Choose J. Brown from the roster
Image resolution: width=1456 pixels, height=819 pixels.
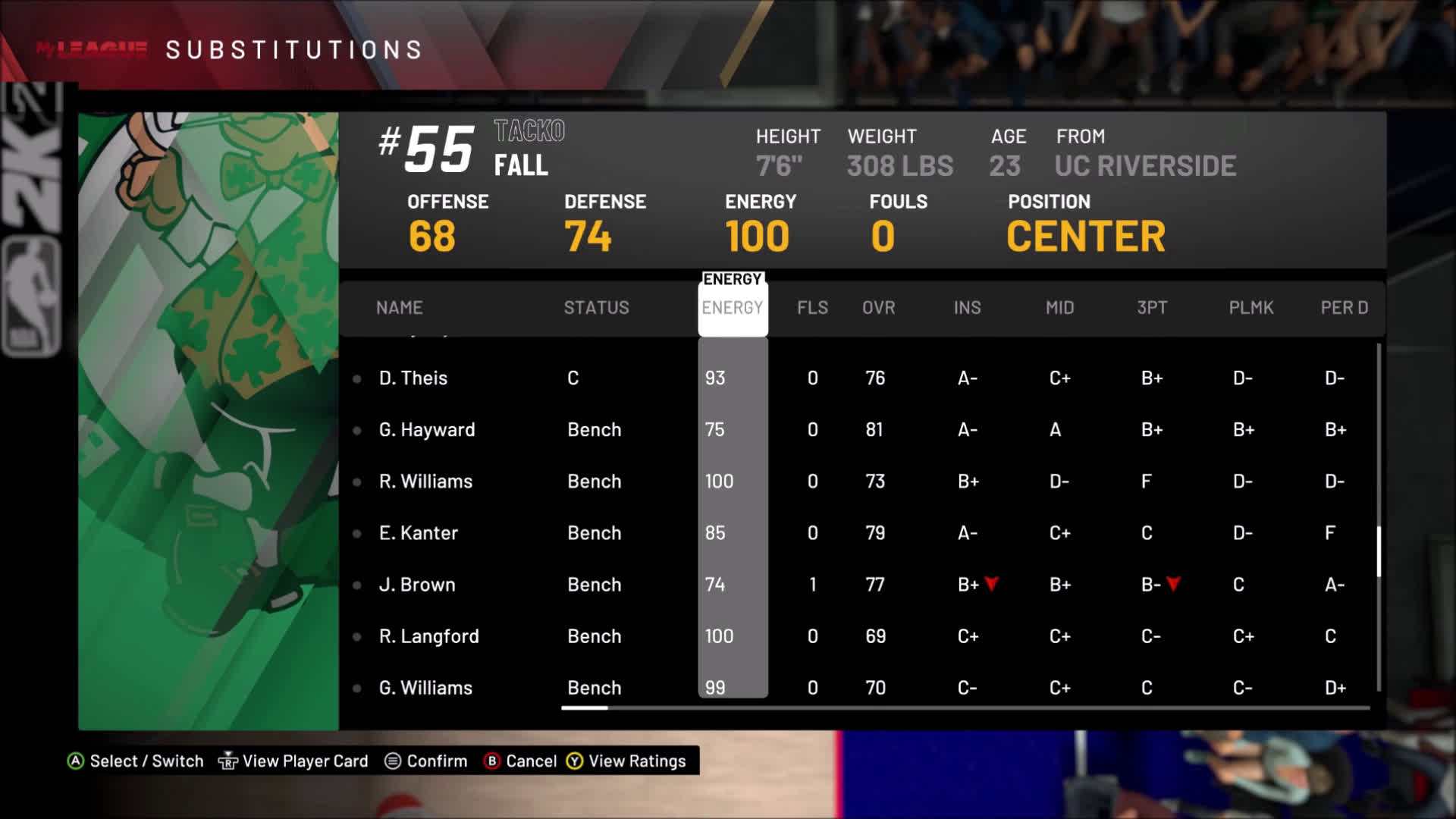click(417, 585)
